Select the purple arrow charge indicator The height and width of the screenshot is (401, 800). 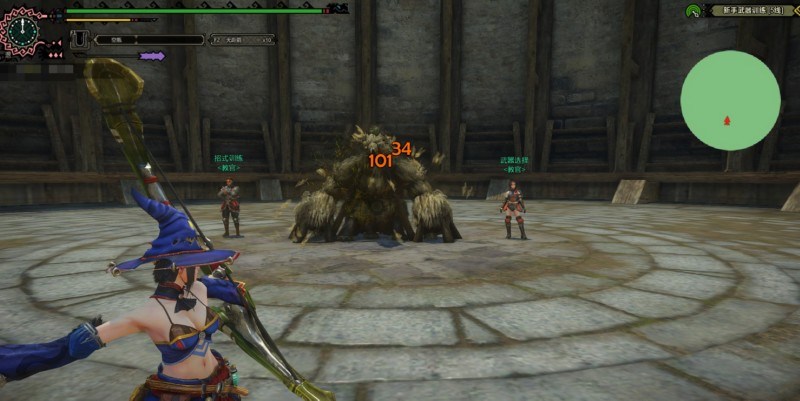pyautogui.click(x=152, y=57)
